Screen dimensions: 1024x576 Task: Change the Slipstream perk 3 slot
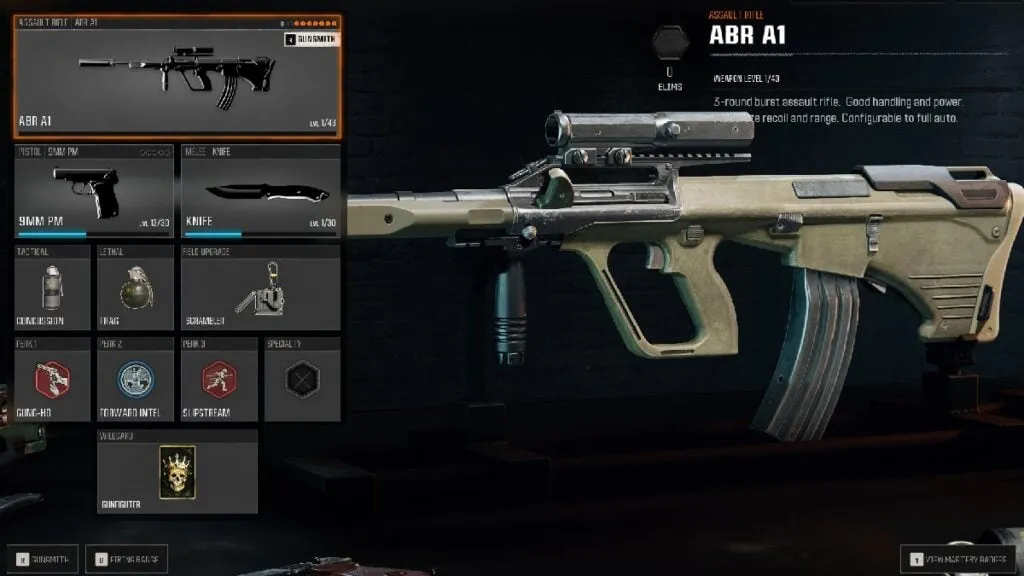pyautogui.click(x=218, y=379)
